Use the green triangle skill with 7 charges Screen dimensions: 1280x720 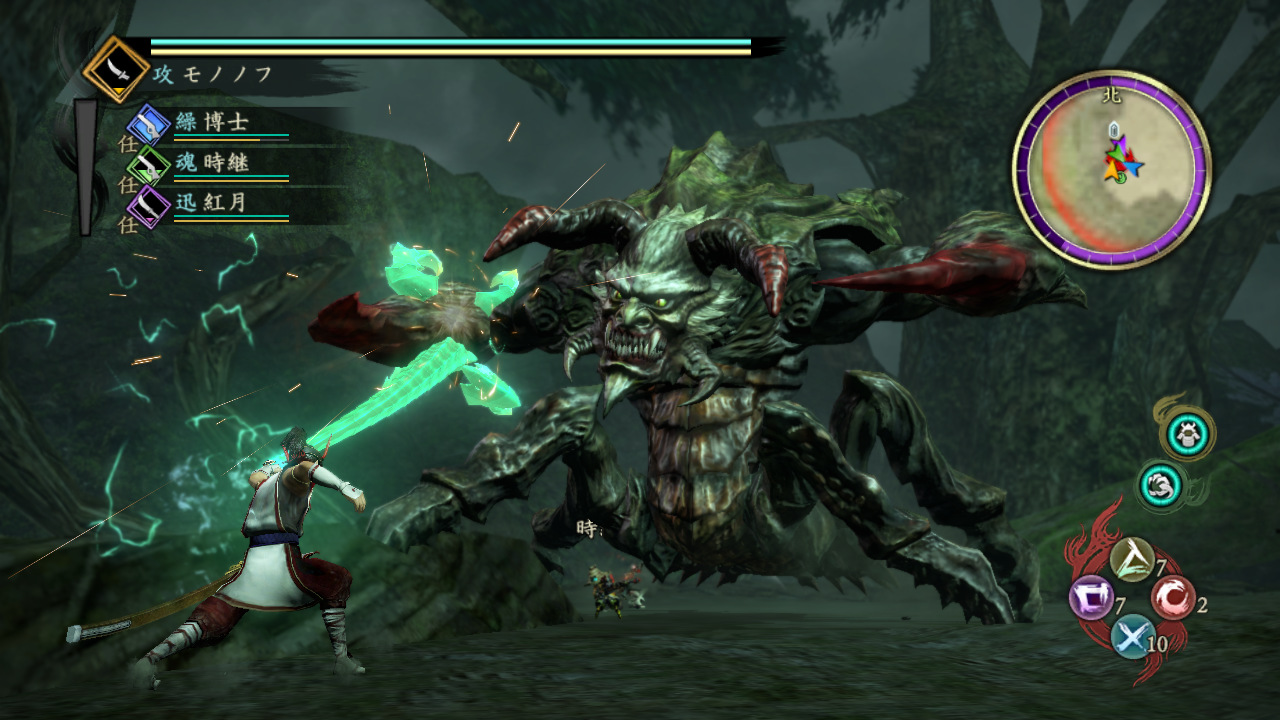click(1131, 560)
